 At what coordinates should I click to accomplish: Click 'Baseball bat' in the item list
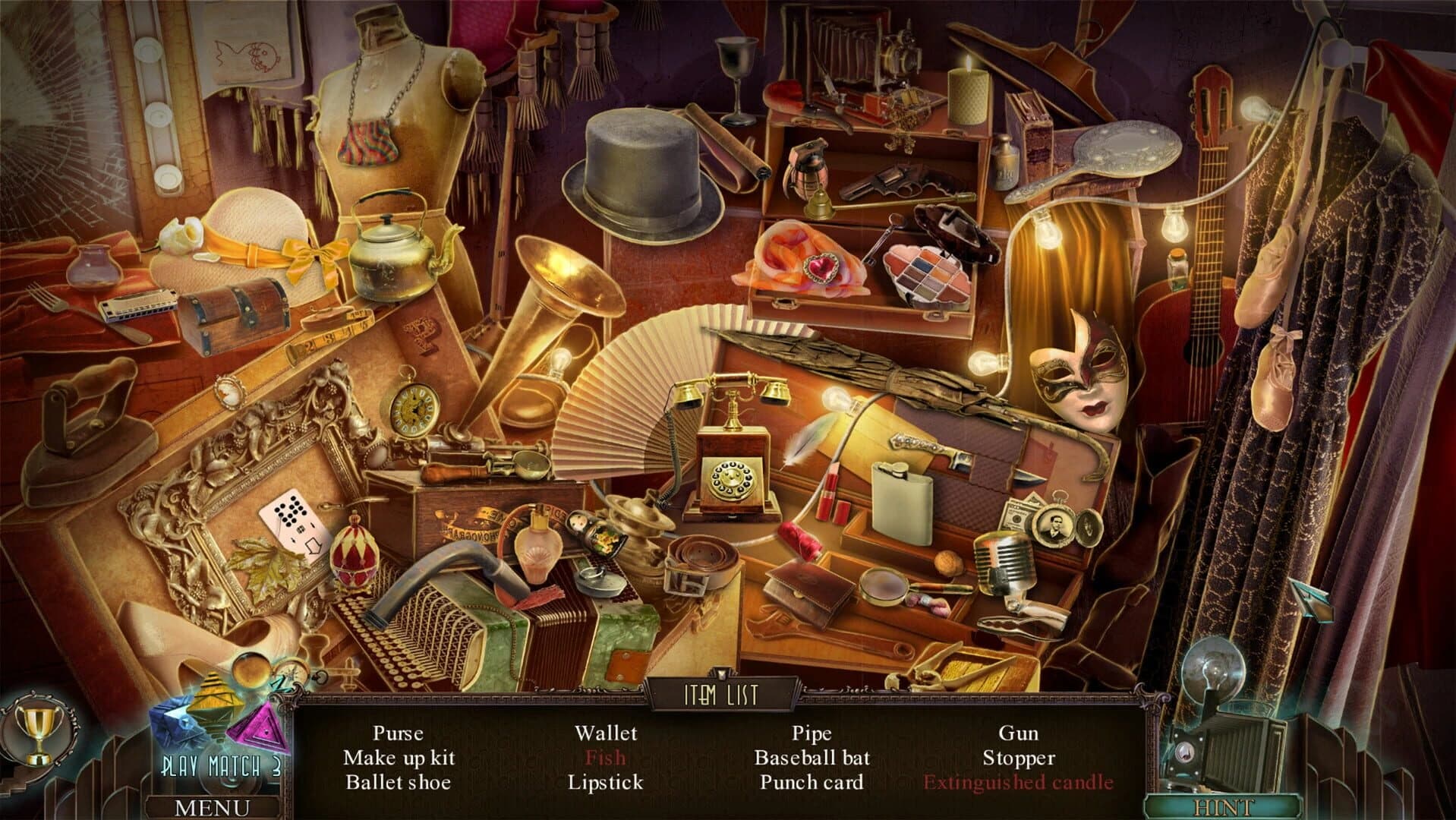(x=812, y=757)
